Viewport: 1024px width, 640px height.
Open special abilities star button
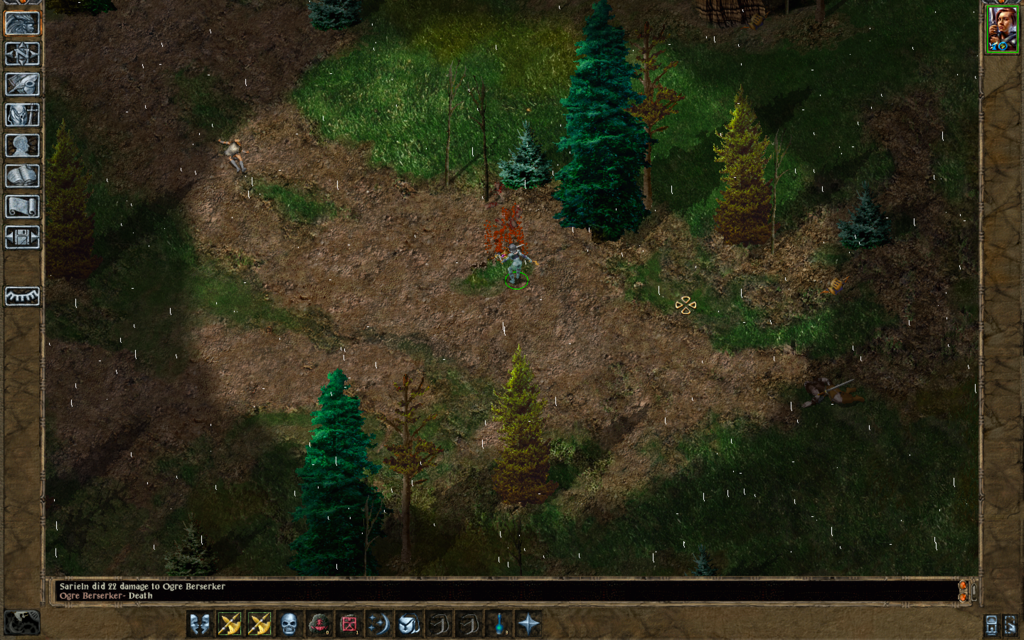tap(528, 624)
